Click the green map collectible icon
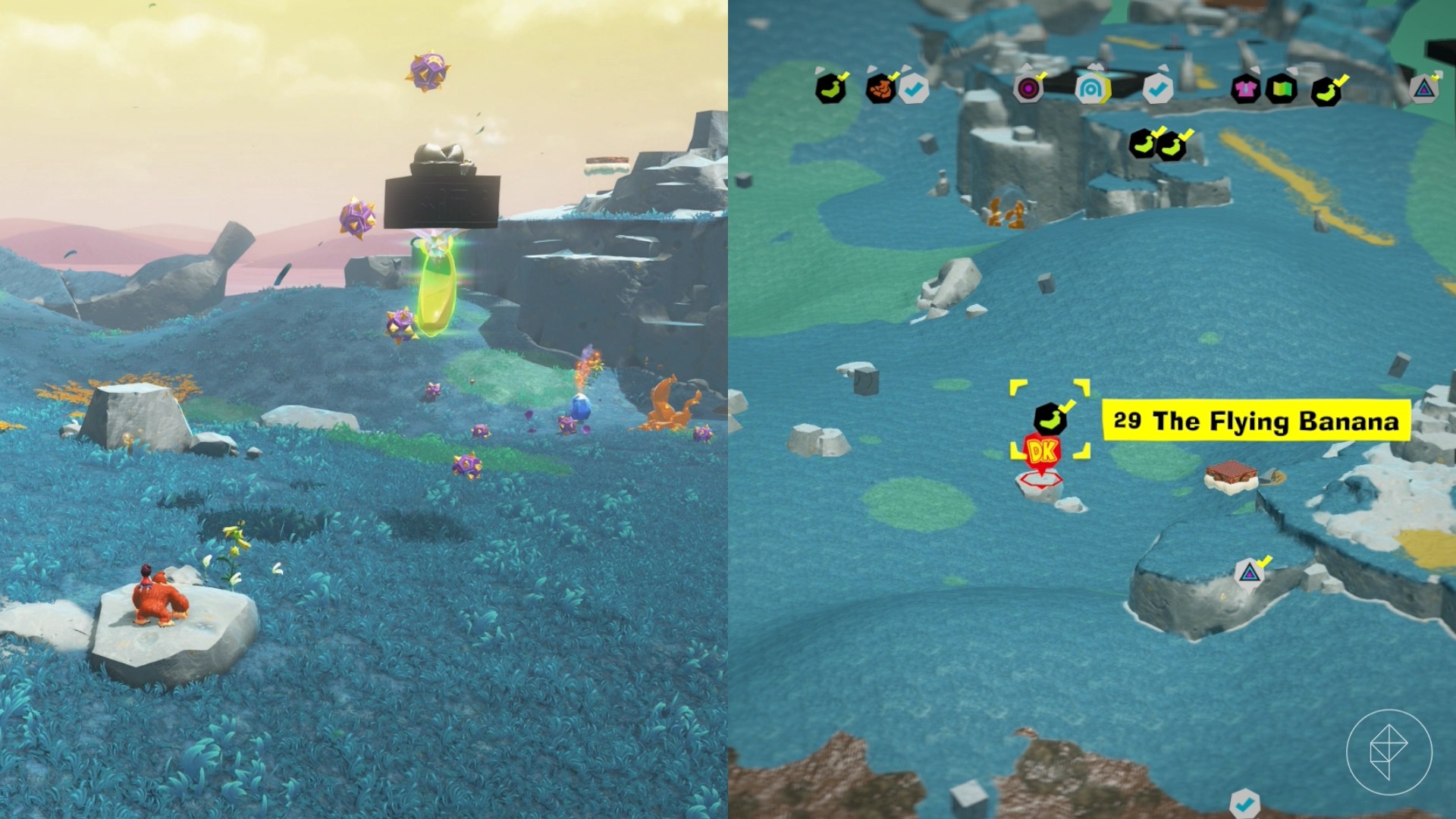Viewport: 1456px width, 819px height. click(1283, 89)
